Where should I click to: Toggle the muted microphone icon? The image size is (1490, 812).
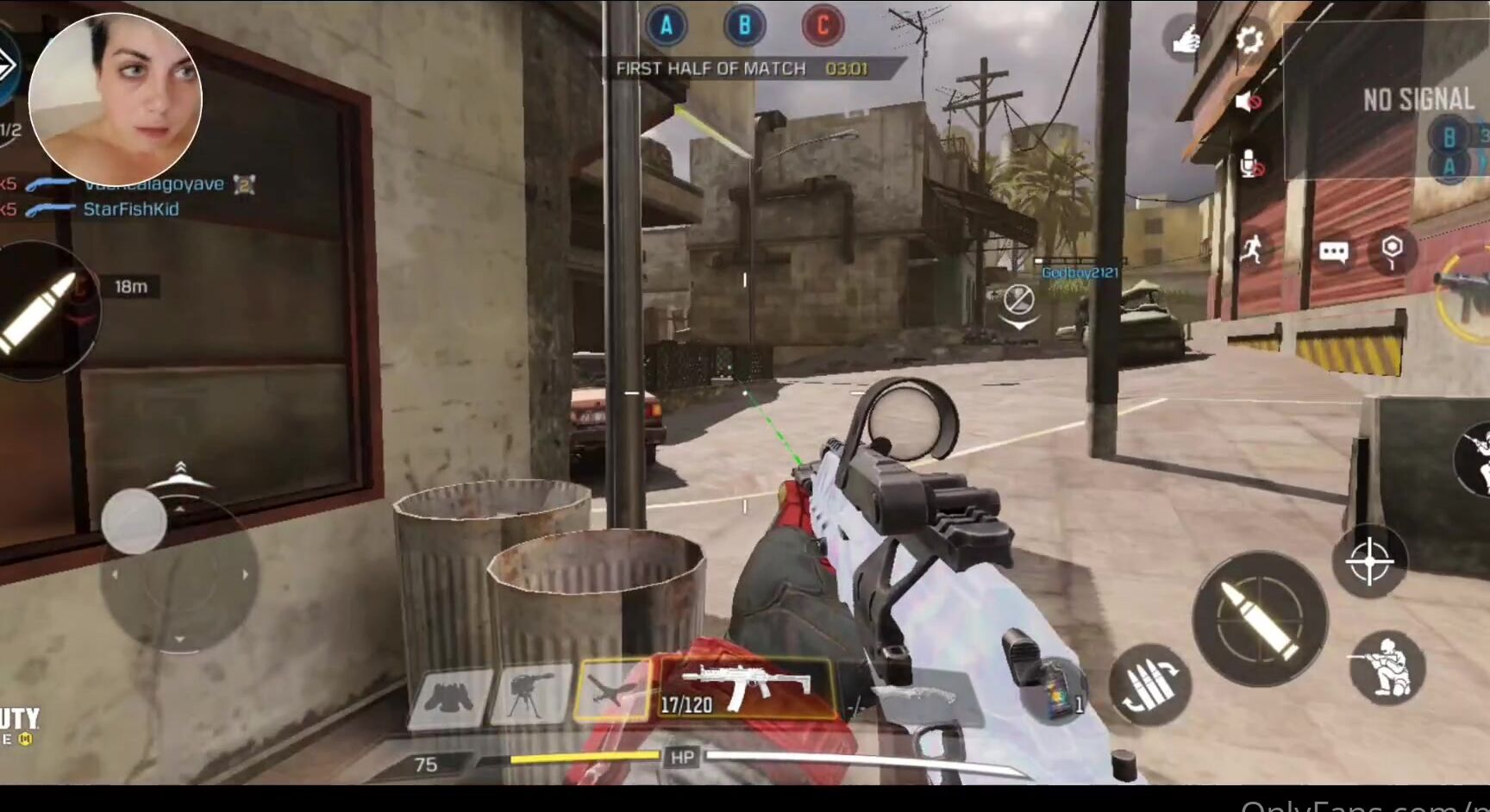(1249, 164)
